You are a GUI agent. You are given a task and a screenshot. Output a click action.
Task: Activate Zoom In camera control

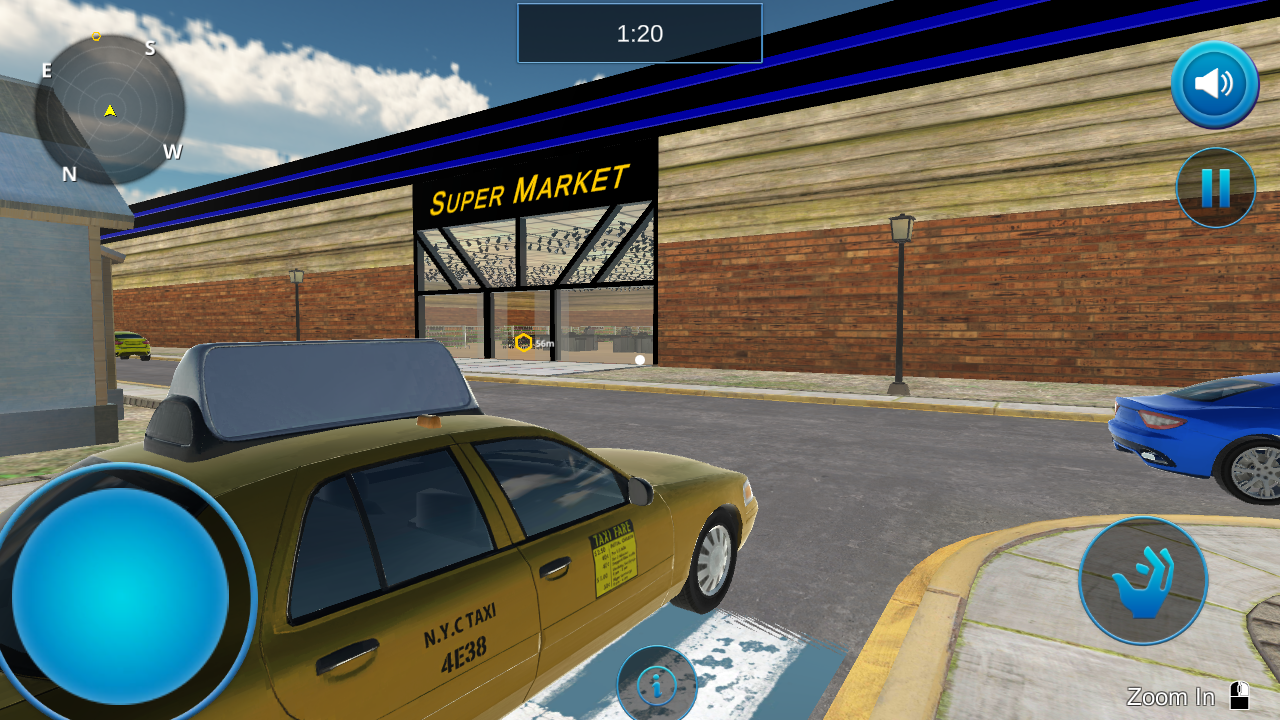(x=1170, y=696)
